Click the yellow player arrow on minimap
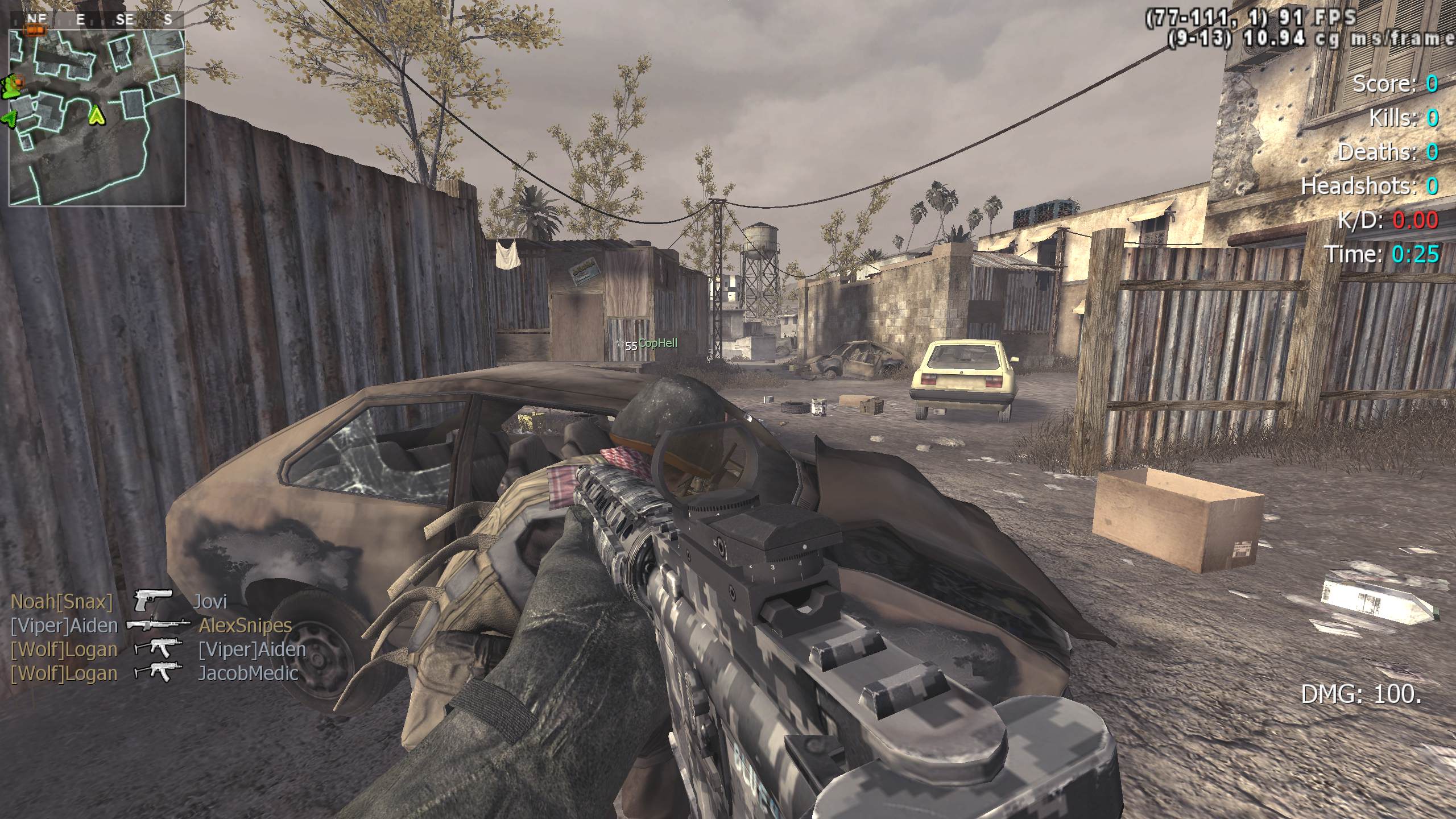 click(x=97, y=116)
